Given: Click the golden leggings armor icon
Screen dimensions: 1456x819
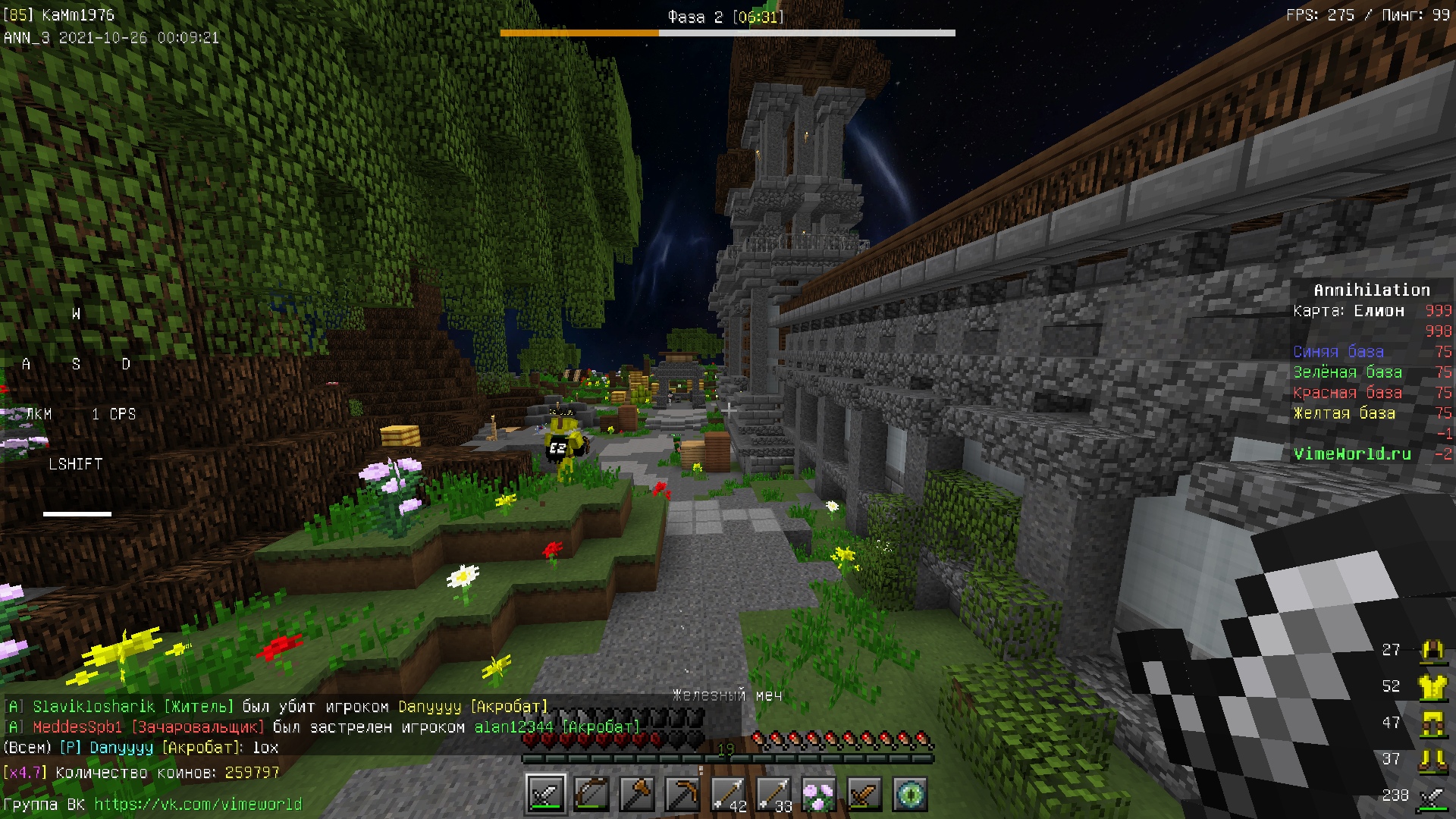Looking at the screenshot, I should [x=1432, y=723].
